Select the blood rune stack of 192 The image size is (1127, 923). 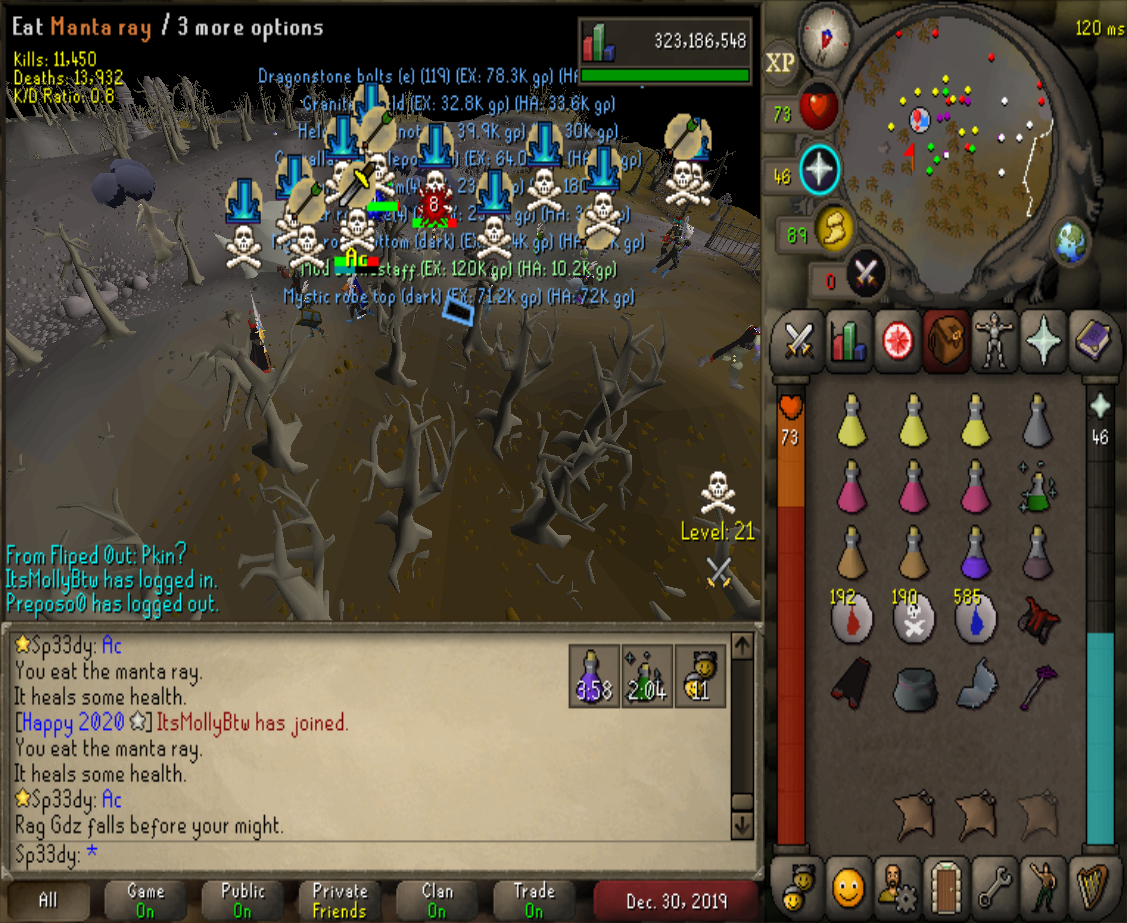[852, 617]
